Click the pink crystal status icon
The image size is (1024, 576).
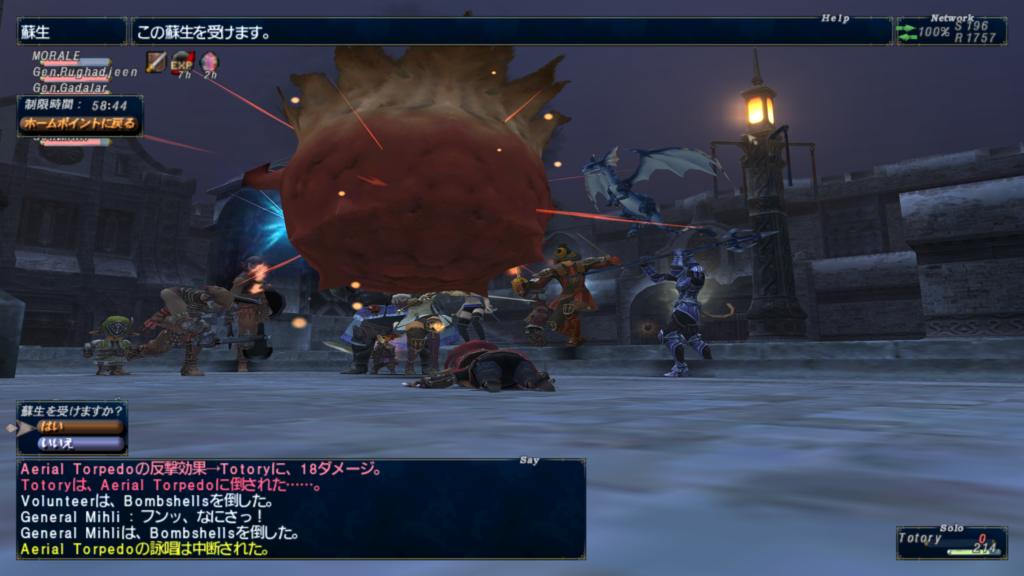pos(208,63)
